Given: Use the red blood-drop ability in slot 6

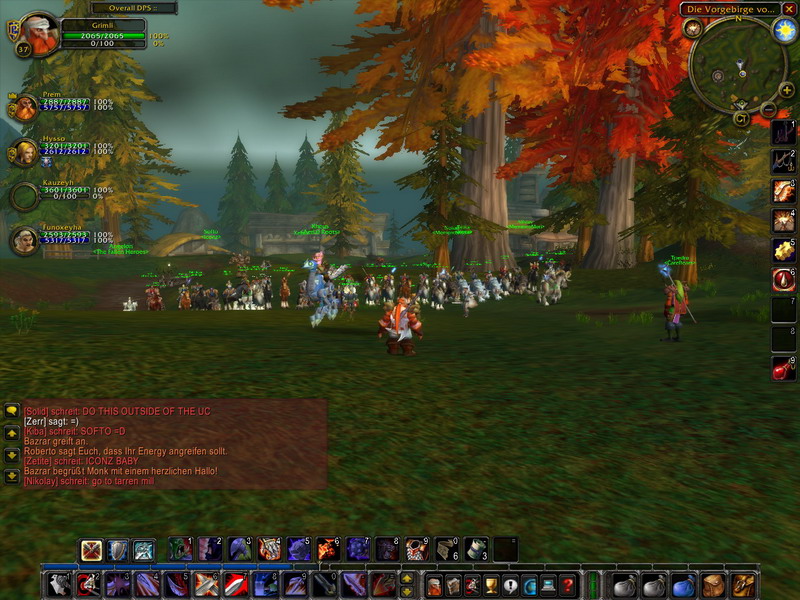Looking at the screenshot, I should pos(783,279).
